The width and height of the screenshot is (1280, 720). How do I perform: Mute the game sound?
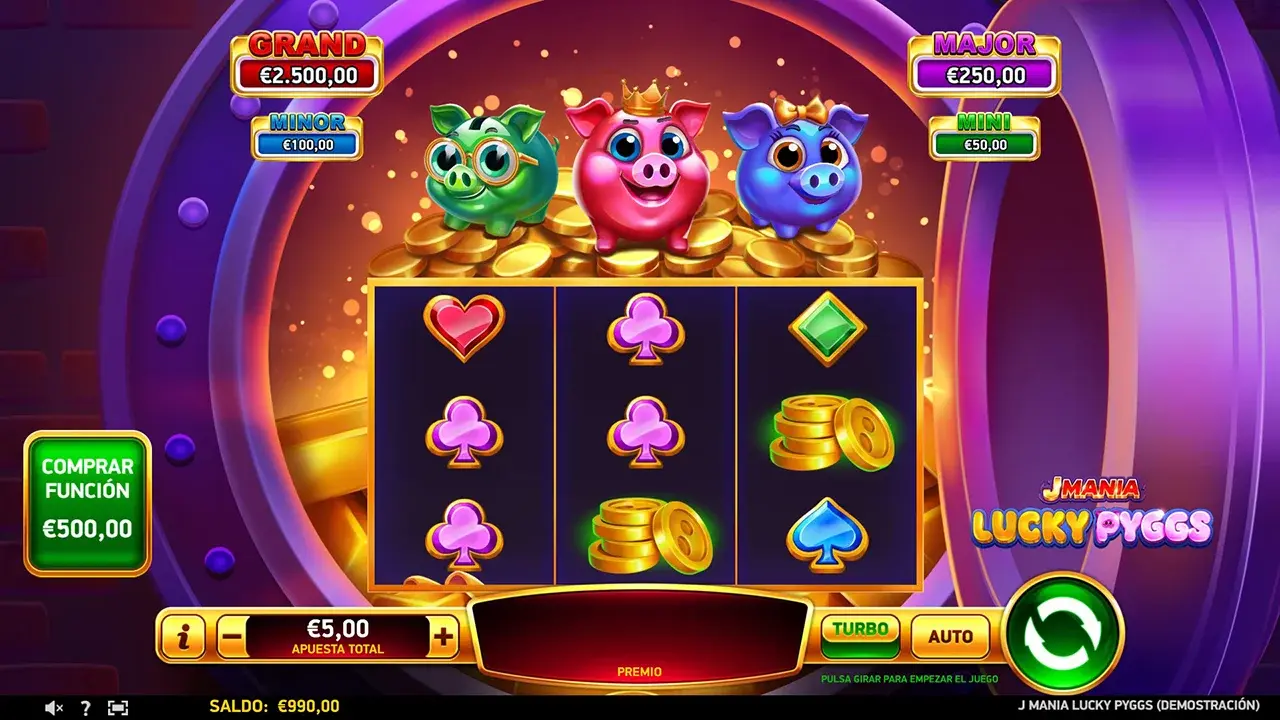tap(55, 707)
